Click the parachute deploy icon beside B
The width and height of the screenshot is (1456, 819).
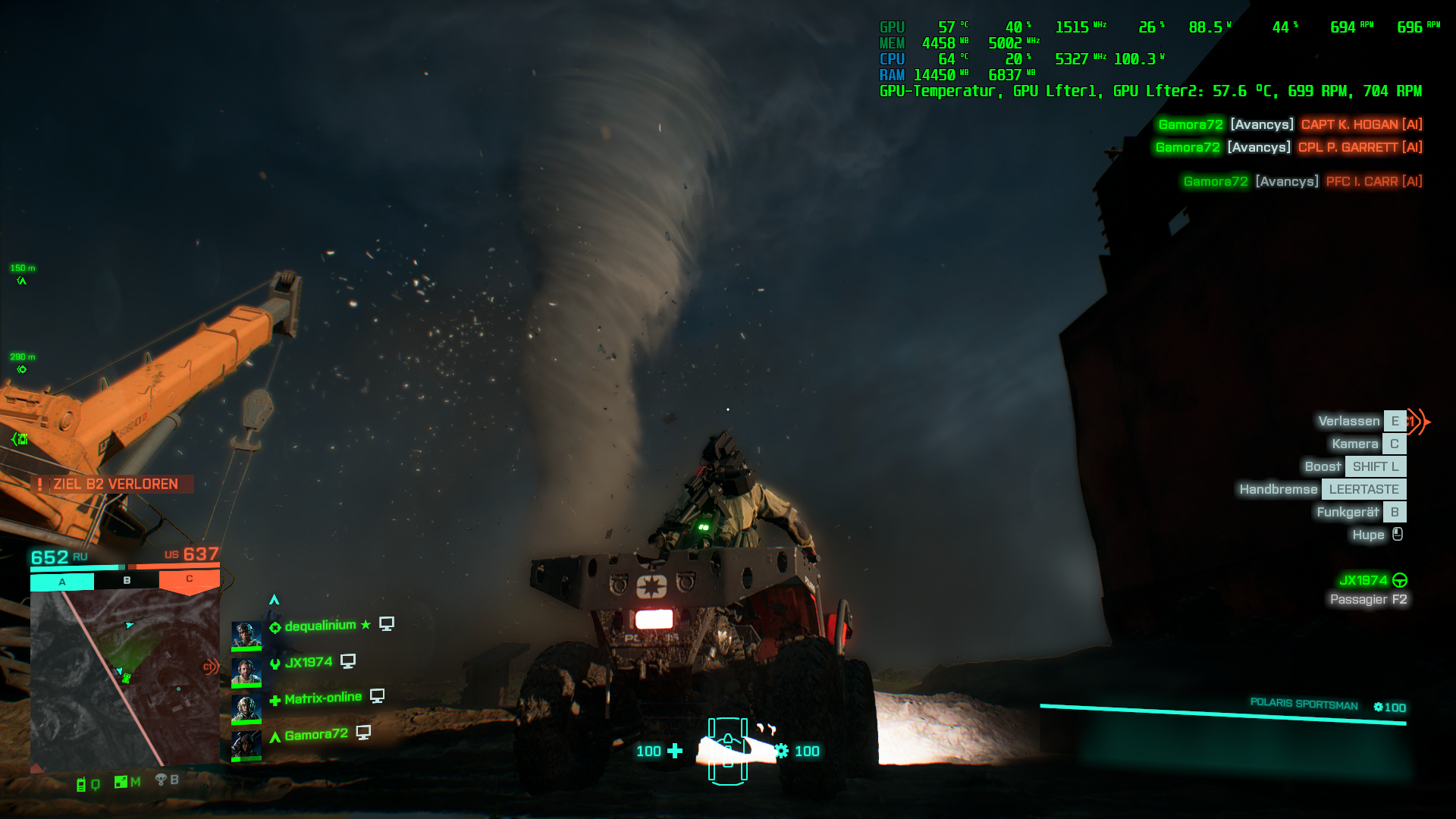tap(161, 780)
